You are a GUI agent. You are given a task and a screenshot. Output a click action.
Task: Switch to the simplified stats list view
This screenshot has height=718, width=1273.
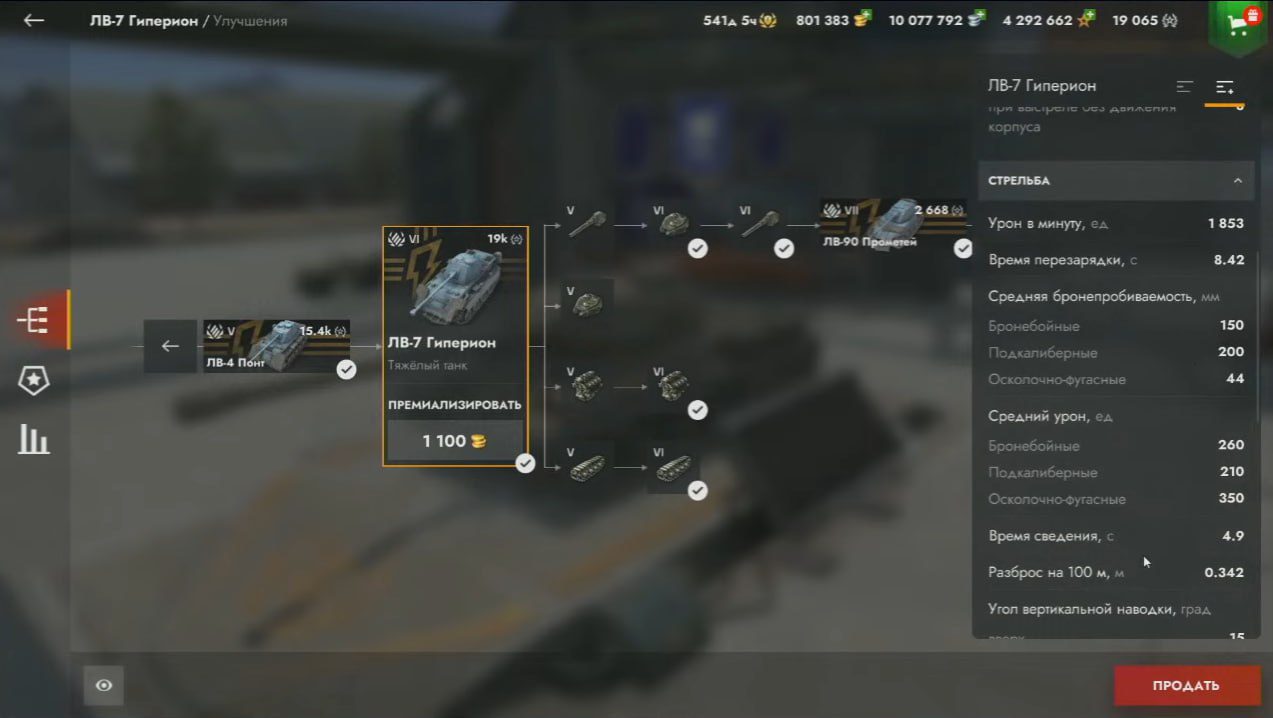(x=1185, y=87)
